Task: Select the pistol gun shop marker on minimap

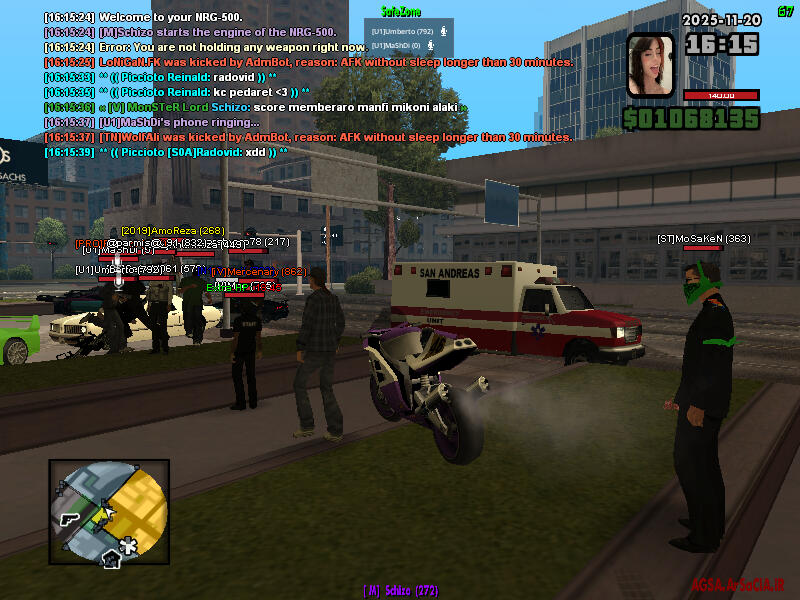Action: [69, 519]
